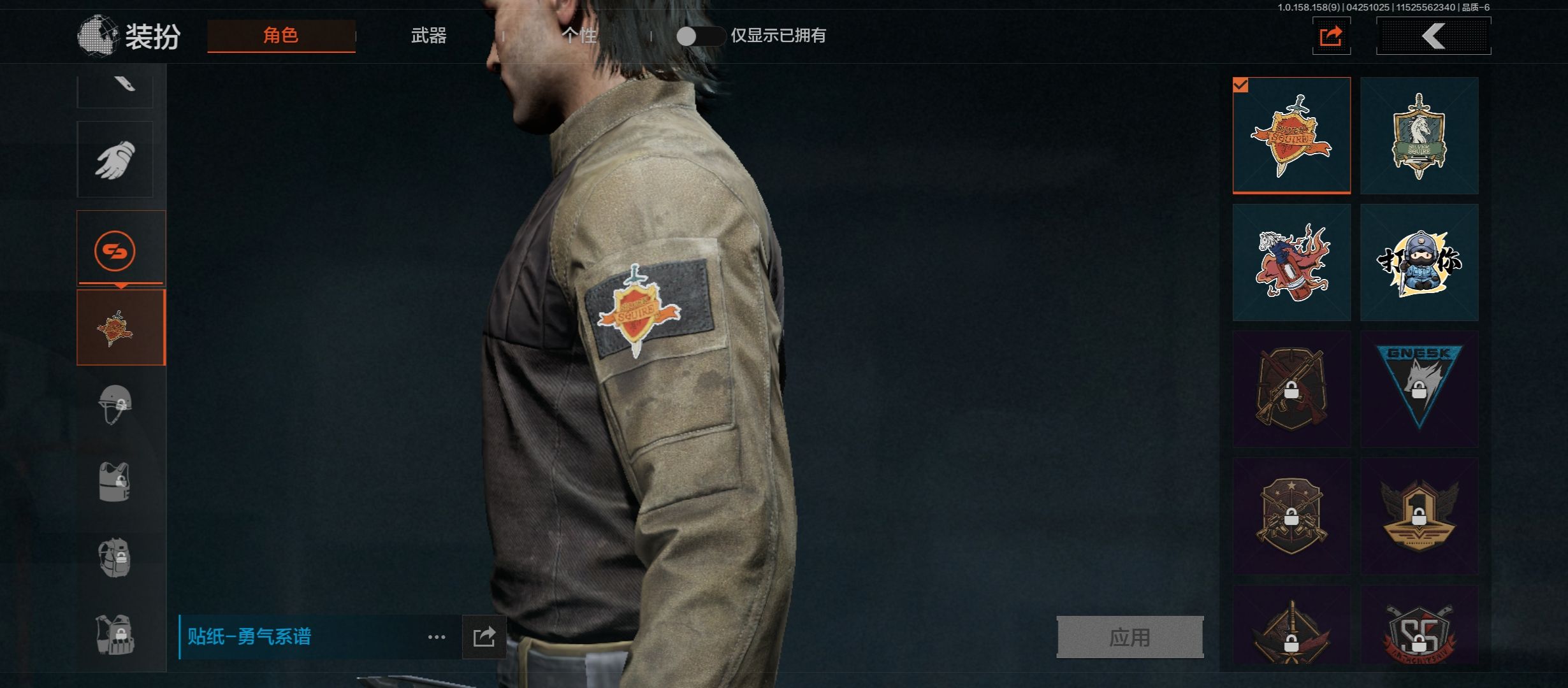1568x688 pixels.
Task: Choose the orange sticker category icon
Action: [115, 250]
